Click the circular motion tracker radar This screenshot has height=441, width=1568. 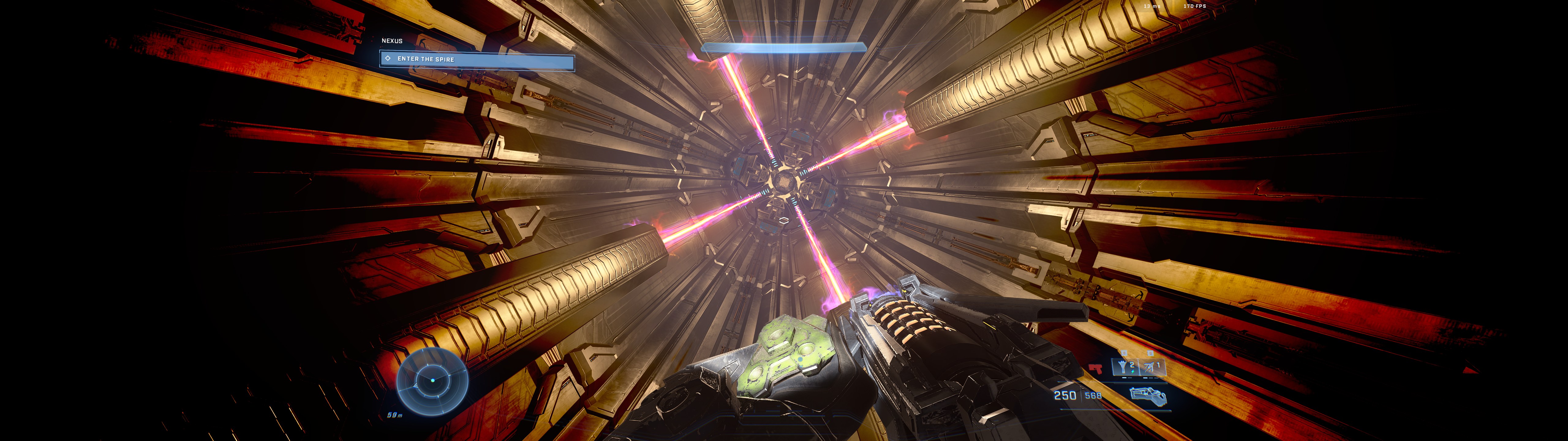click(x=432, y=381)
